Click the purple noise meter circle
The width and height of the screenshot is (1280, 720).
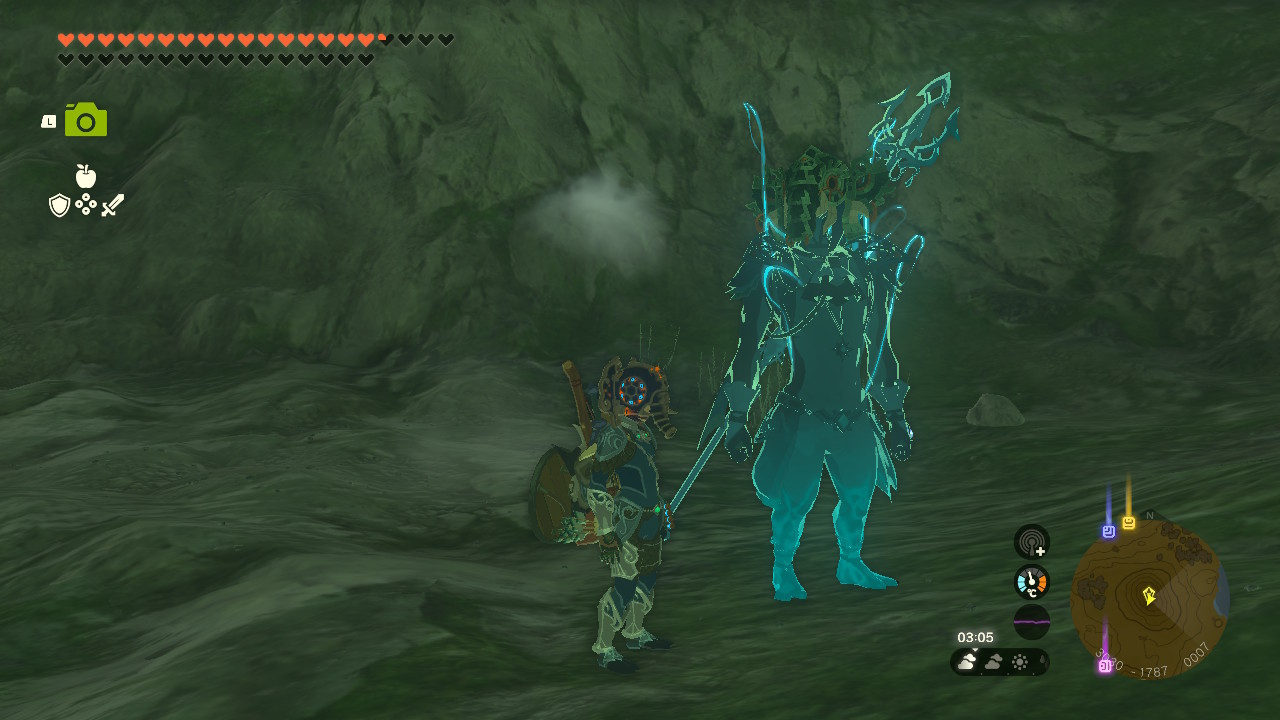tap(1031, 621)
